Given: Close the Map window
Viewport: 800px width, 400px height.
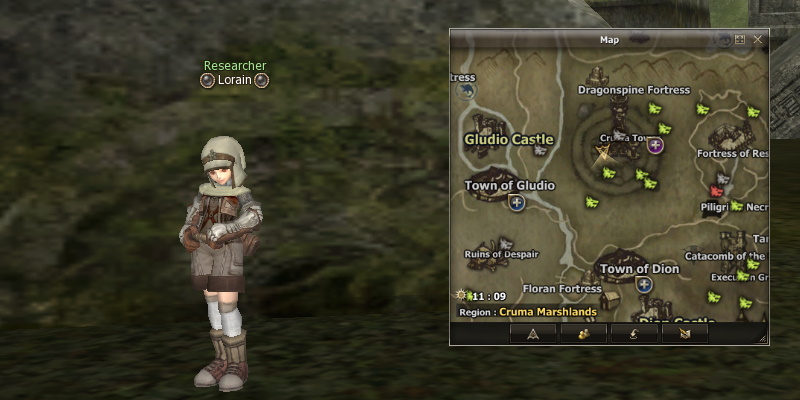Looking at the screenshot, I should tap(758, 39).
